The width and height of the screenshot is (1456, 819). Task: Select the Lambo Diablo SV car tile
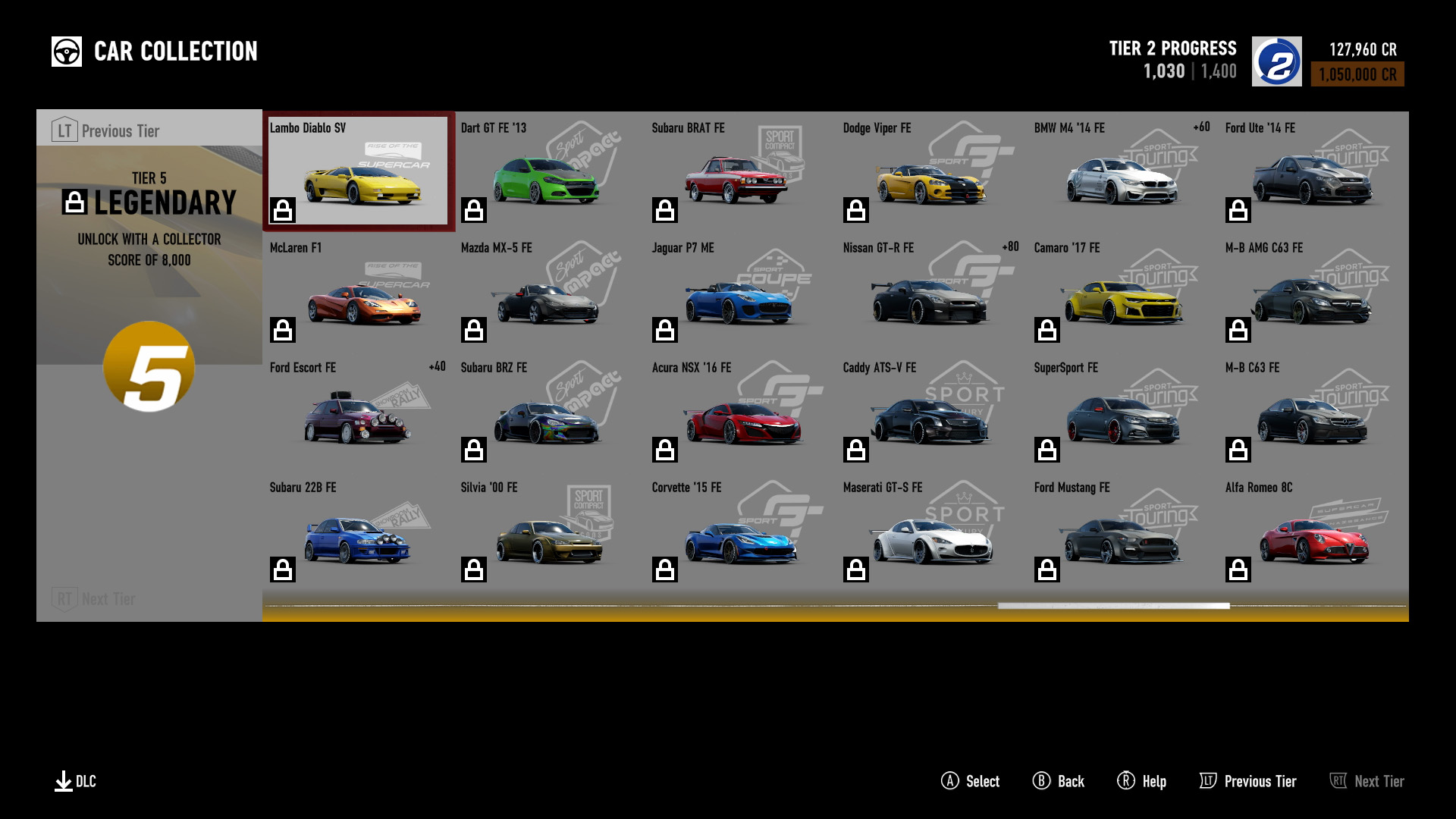pos(359,171)
